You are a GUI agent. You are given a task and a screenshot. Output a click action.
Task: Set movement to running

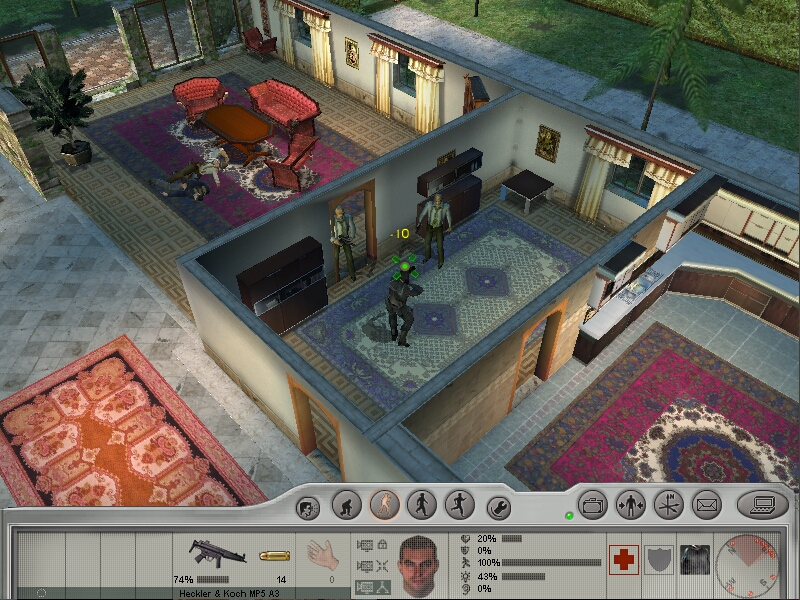(x=459, y=504)
